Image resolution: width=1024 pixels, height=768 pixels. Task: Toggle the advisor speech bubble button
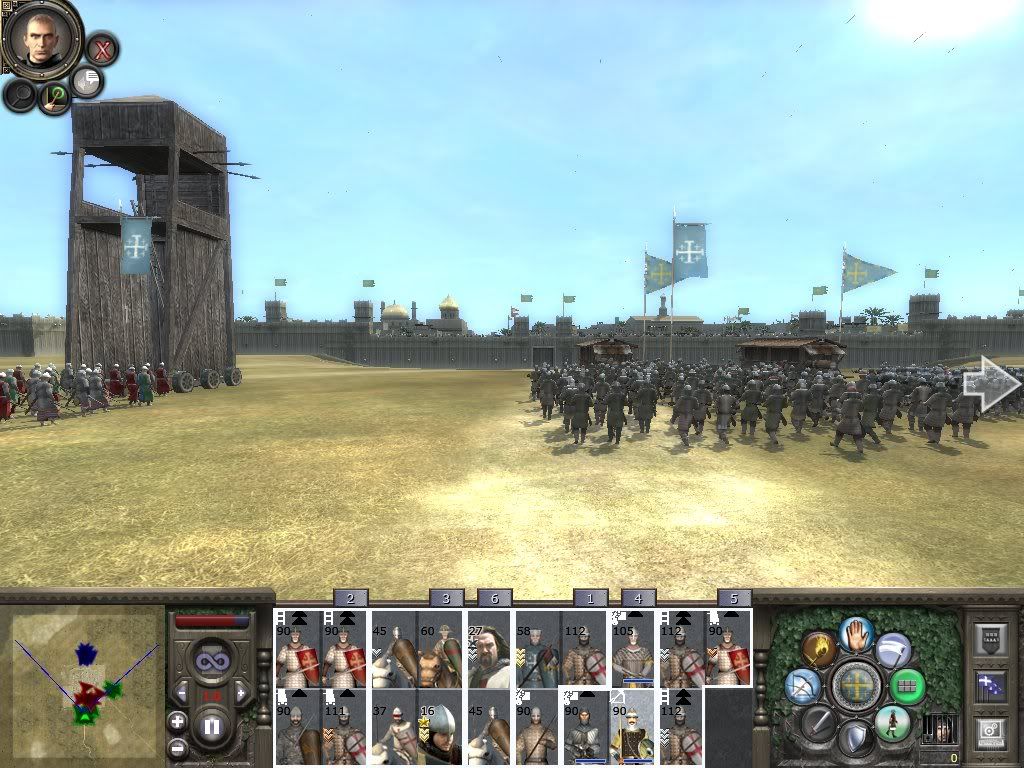(x=88, y=81)
